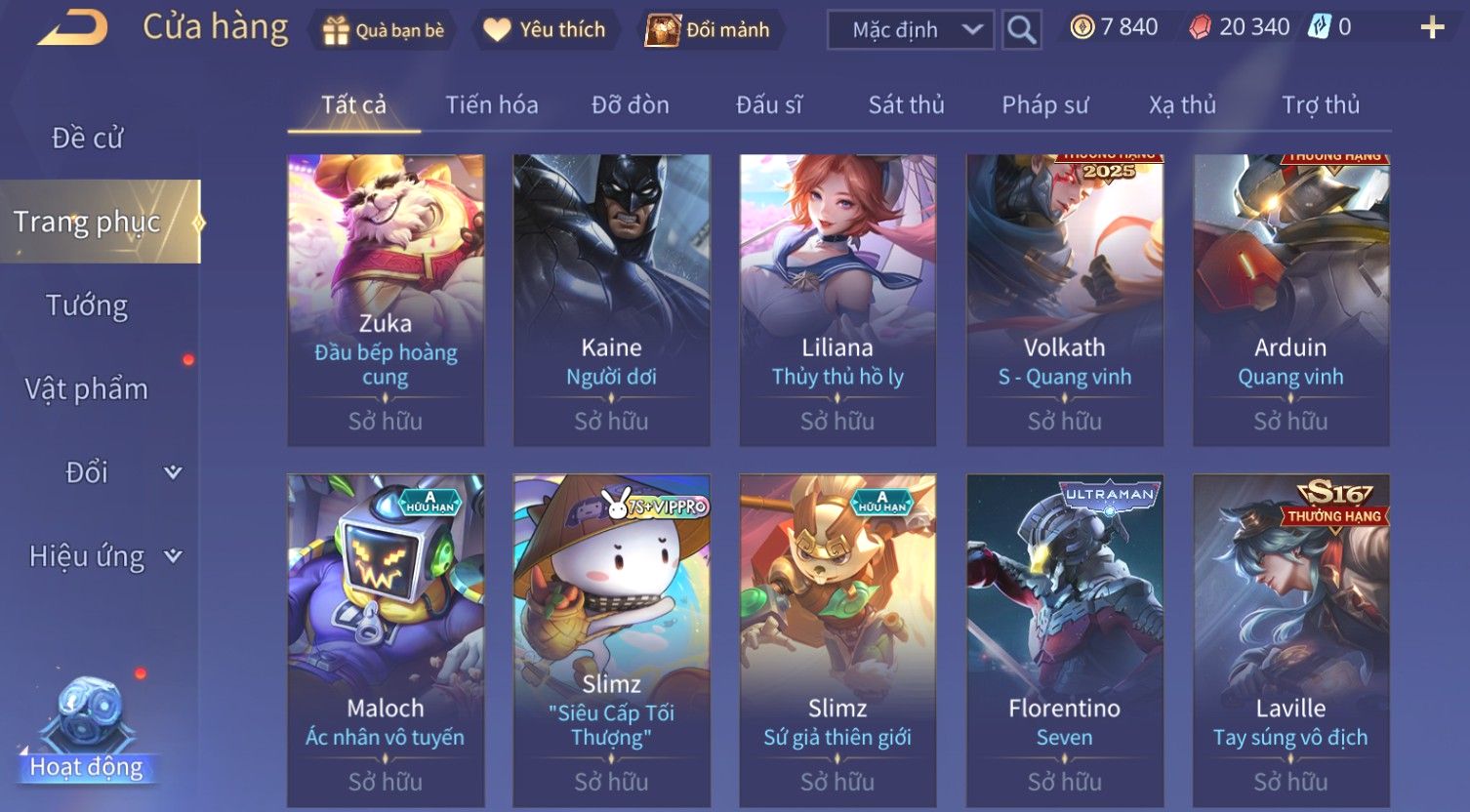The height and width of the screenshot is (812, 1470).
Task: Open the Đổi mảnh exchange
Action: [709, 30]
